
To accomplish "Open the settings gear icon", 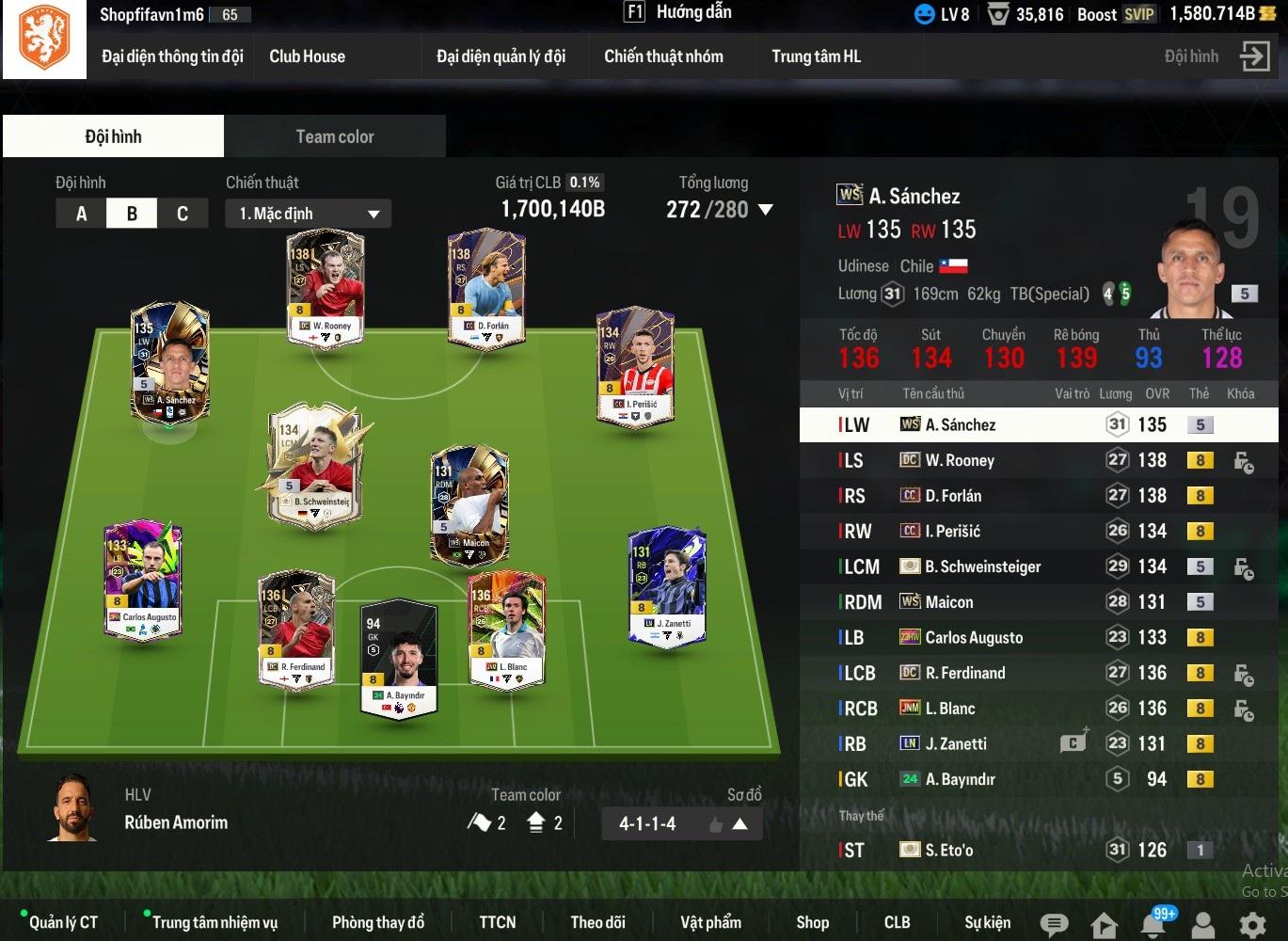I will (x=1252, y=924).
